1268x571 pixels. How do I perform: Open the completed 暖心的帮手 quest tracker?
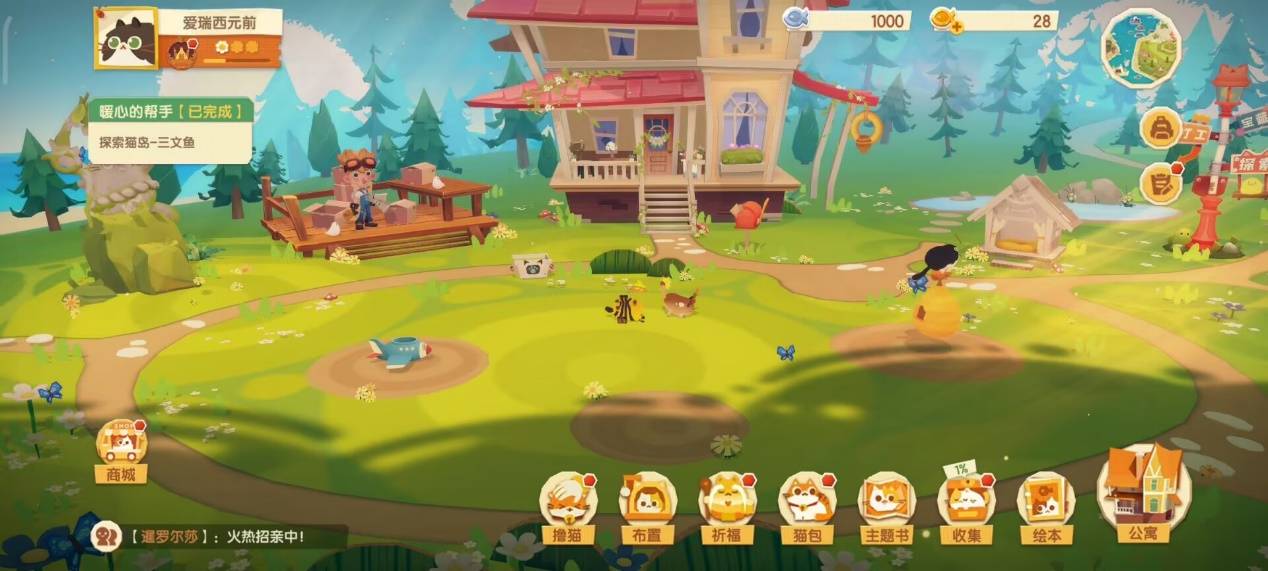pos(169,127)
